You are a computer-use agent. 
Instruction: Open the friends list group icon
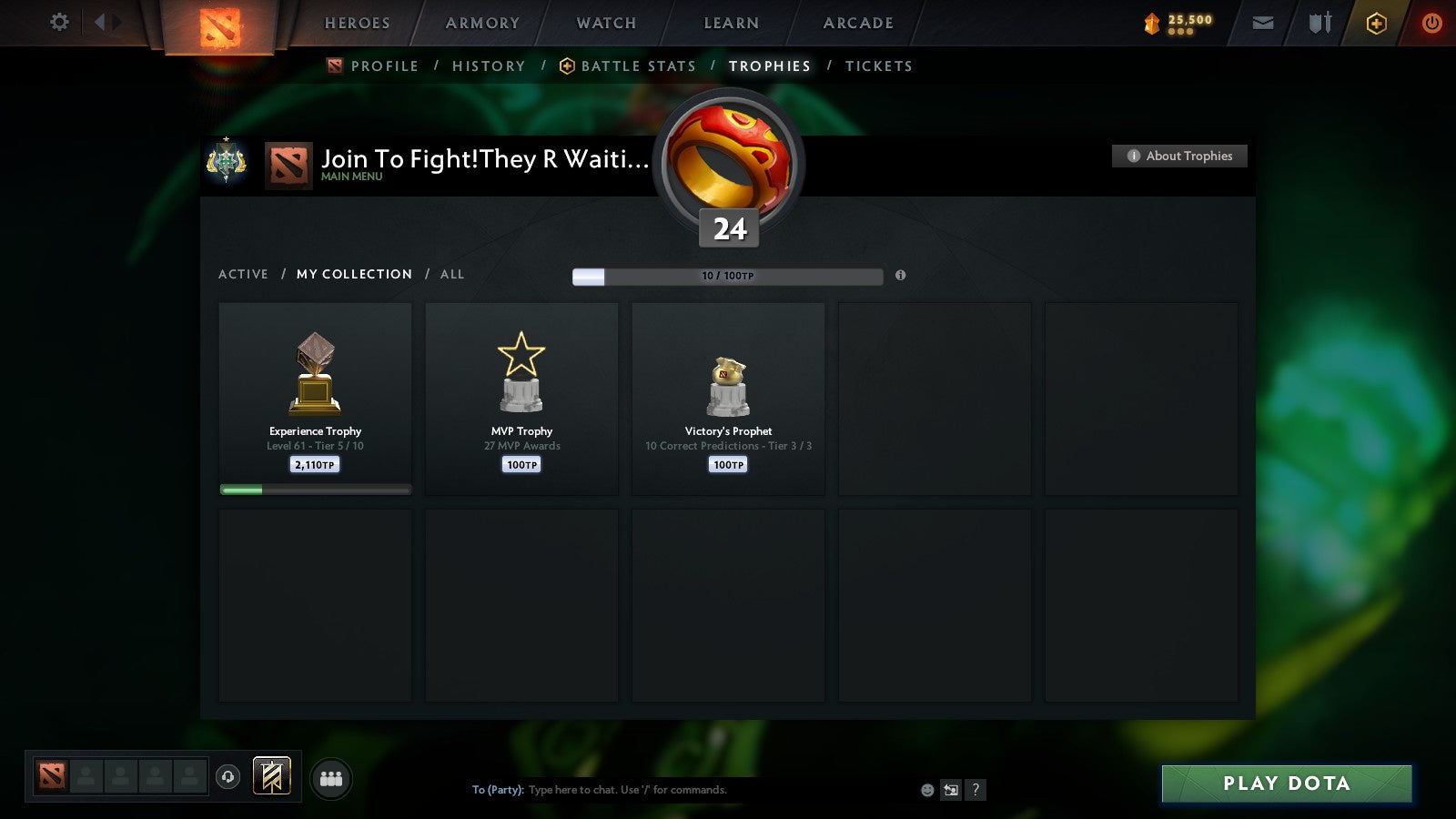[331, 778]
